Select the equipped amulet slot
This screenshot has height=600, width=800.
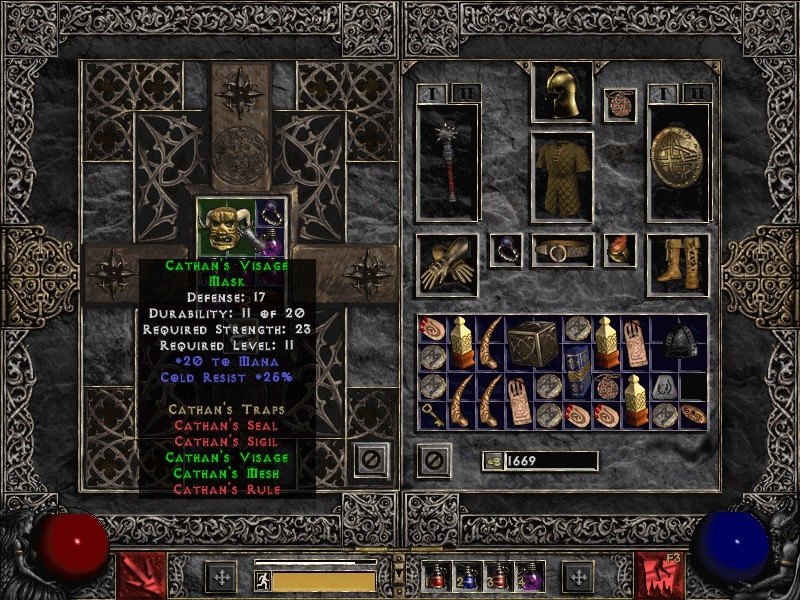pyautogui.click(x=619, y=106)
